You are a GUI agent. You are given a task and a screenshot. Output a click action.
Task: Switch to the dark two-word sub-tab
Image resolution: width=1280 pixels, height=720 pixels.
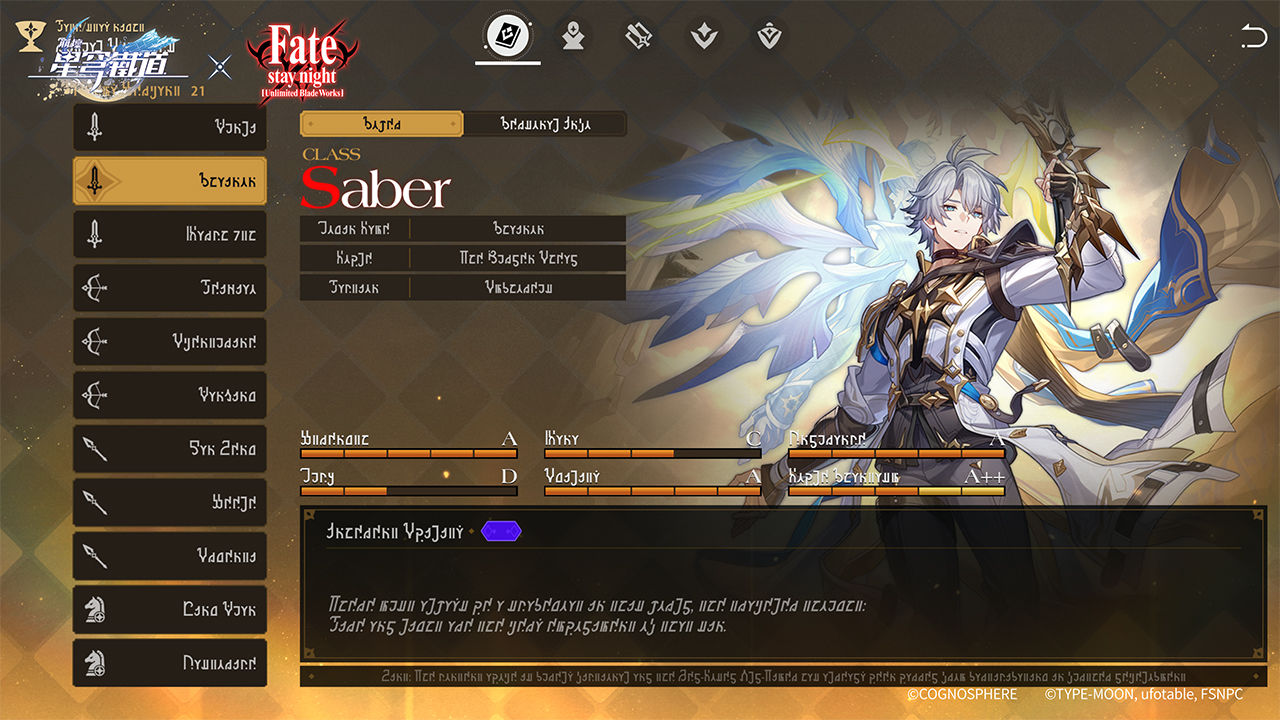545,124
